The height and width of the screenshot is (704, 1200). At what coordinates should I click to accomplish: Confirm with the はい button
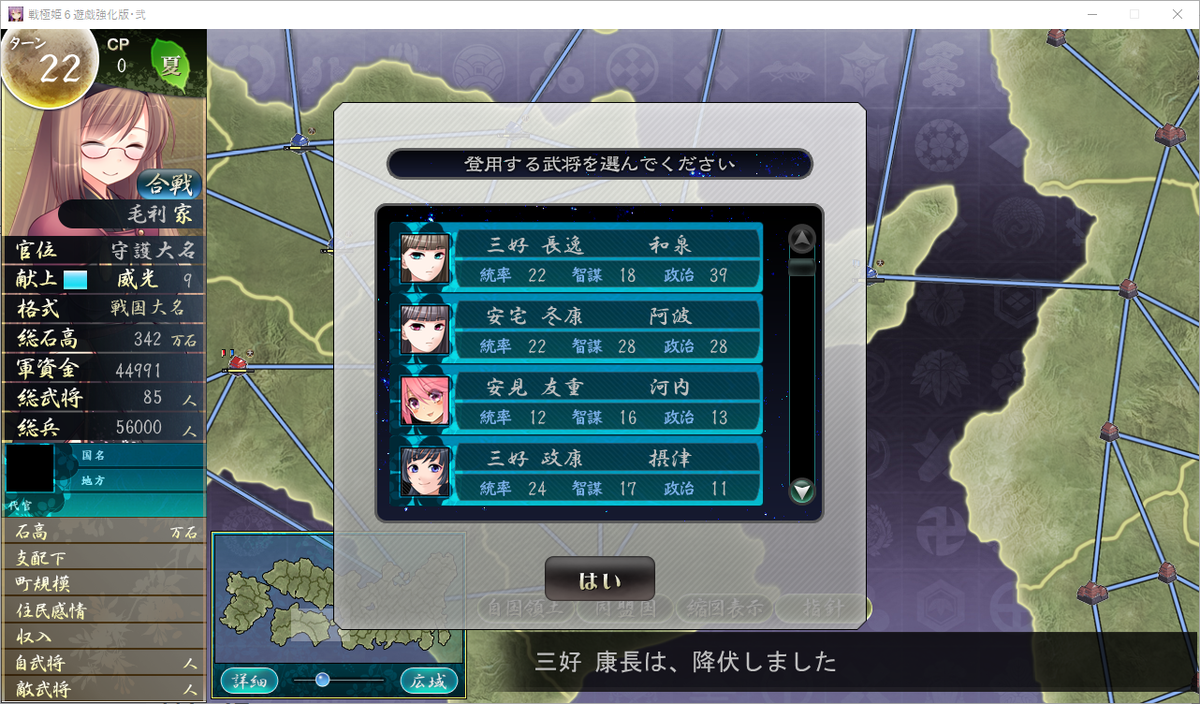(600, 580)
